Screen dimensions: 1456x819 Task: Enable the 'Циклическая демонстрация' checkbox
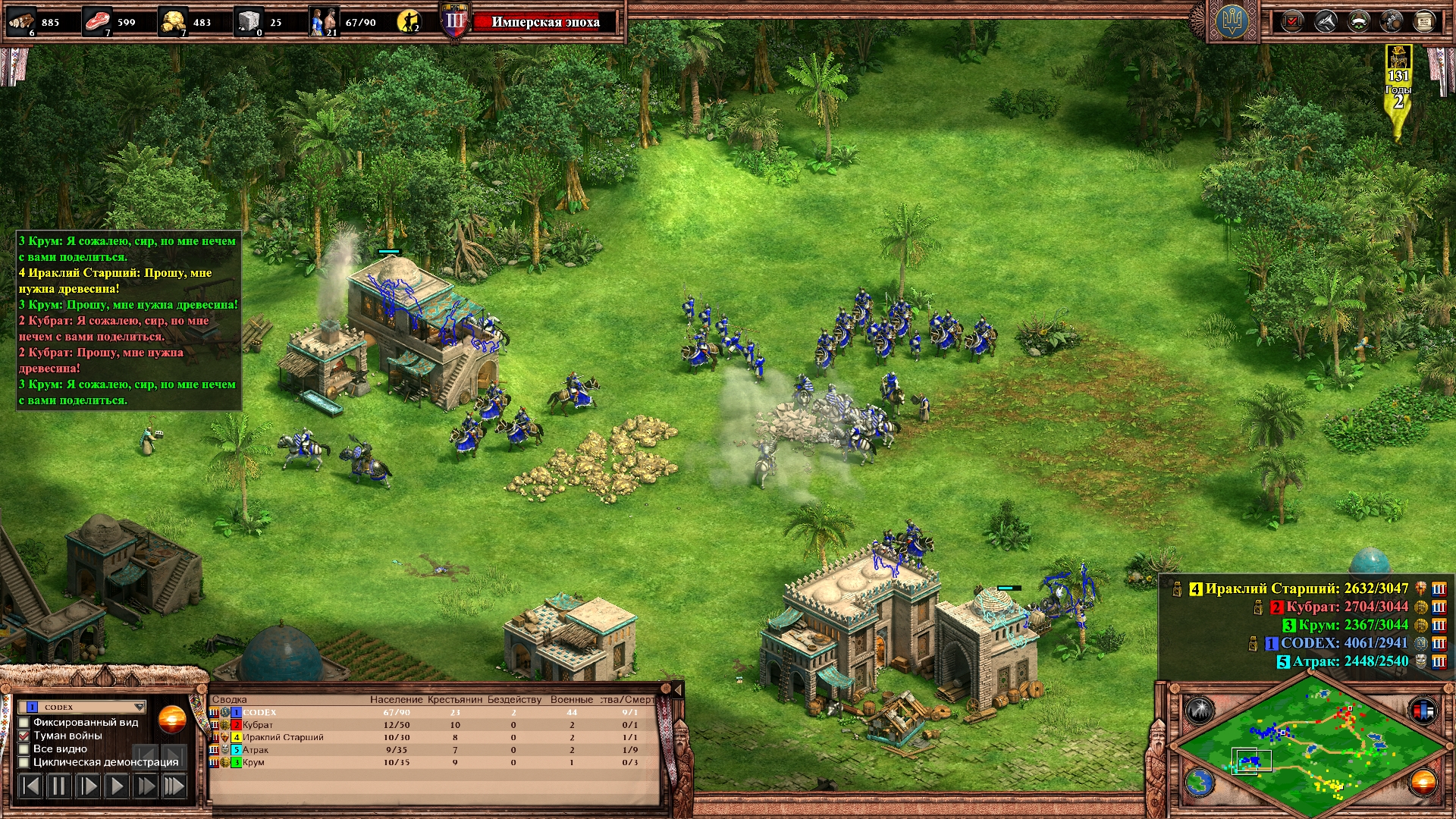tap(24, 762)
